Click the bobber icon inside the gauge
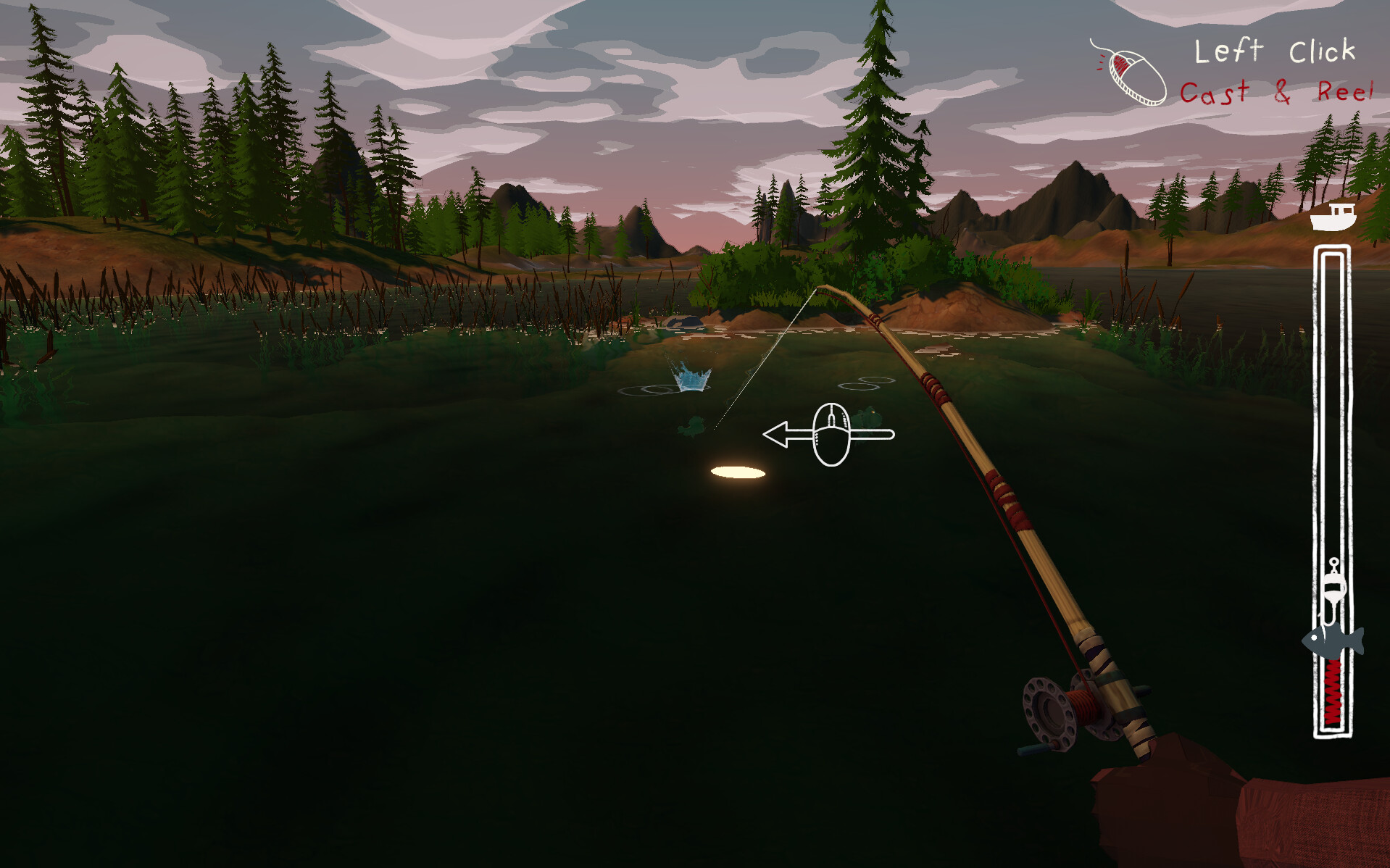1390x868 pixels. click(1334, 587)
